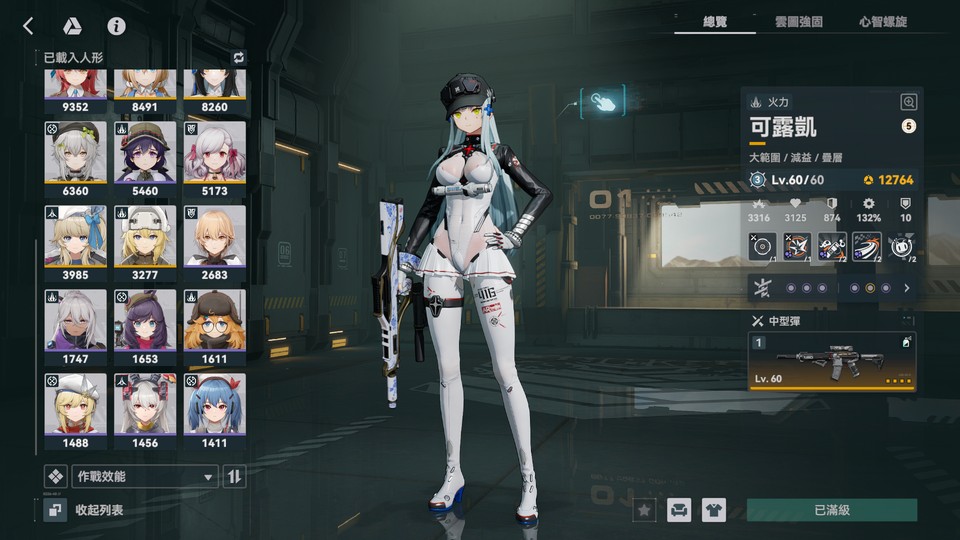Open the 作戰效能 sort dropdown
This screenshot has height=540, width=960.
pyautogui.click(x=143, y=477)
